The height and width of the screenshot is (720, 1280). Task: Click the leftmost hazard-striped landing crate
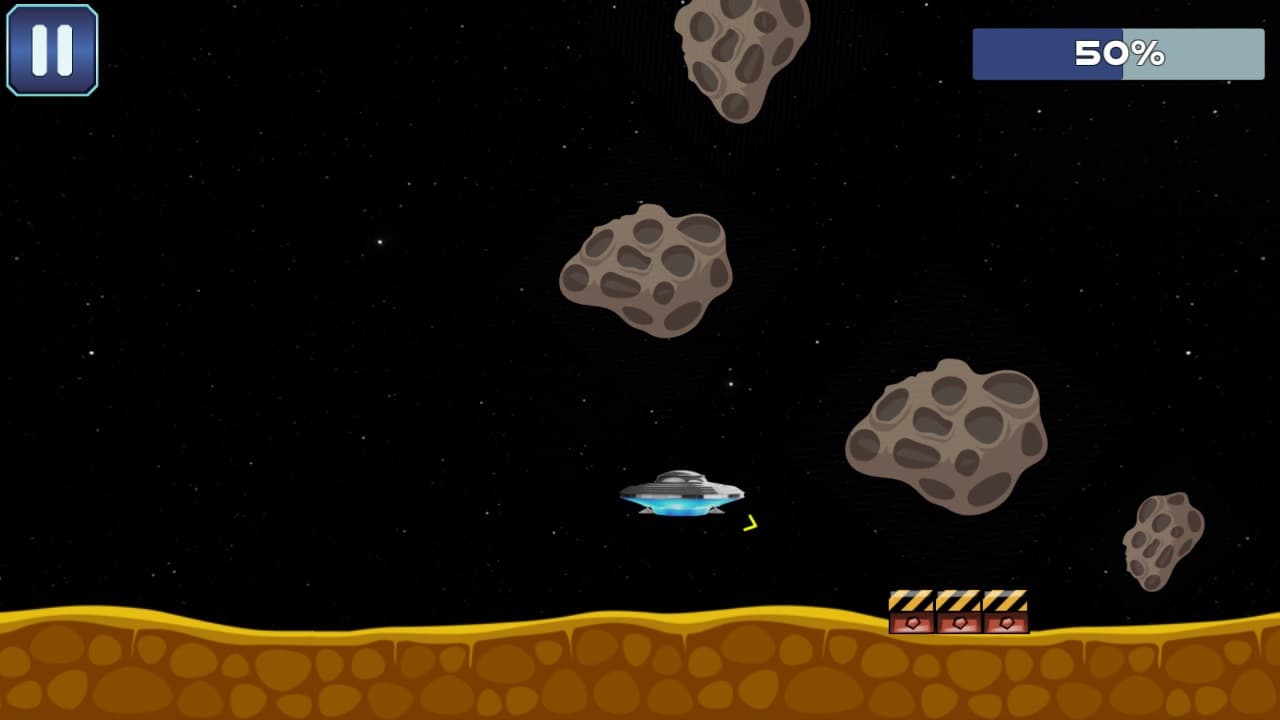tap(910, 612)
